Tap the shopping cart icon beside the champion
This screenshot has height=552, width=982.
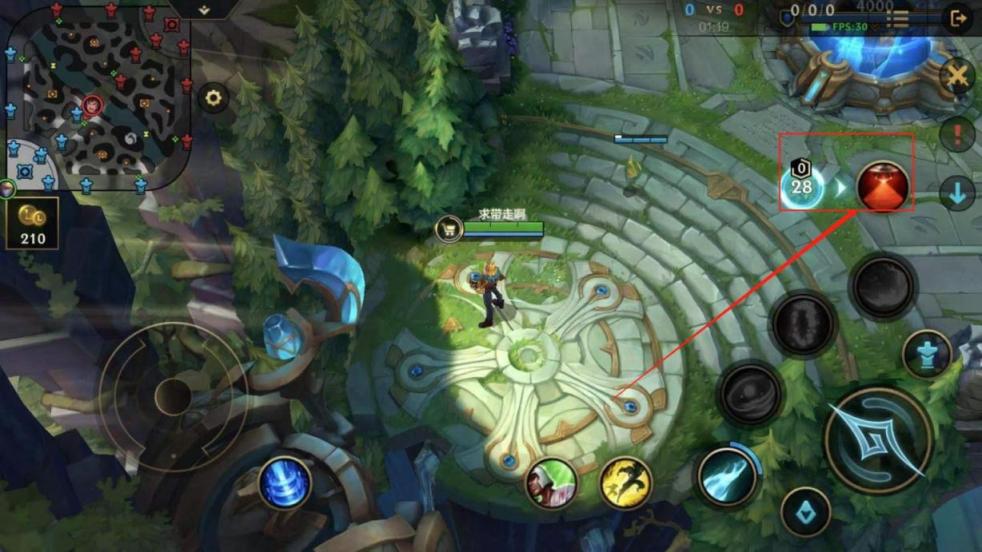(447, 229)
